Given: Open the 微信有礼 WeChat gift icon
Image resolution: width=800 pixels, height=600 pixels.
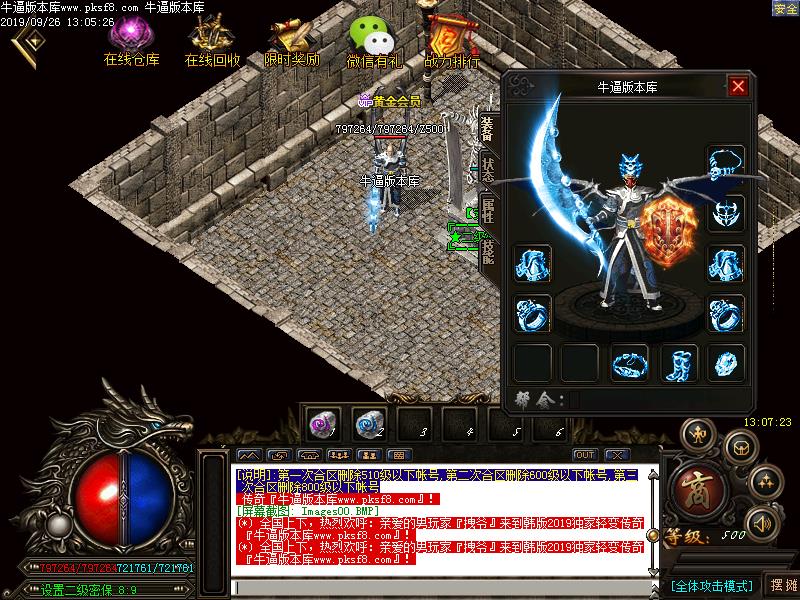Looking at the screenshot, I should (372, 41).
